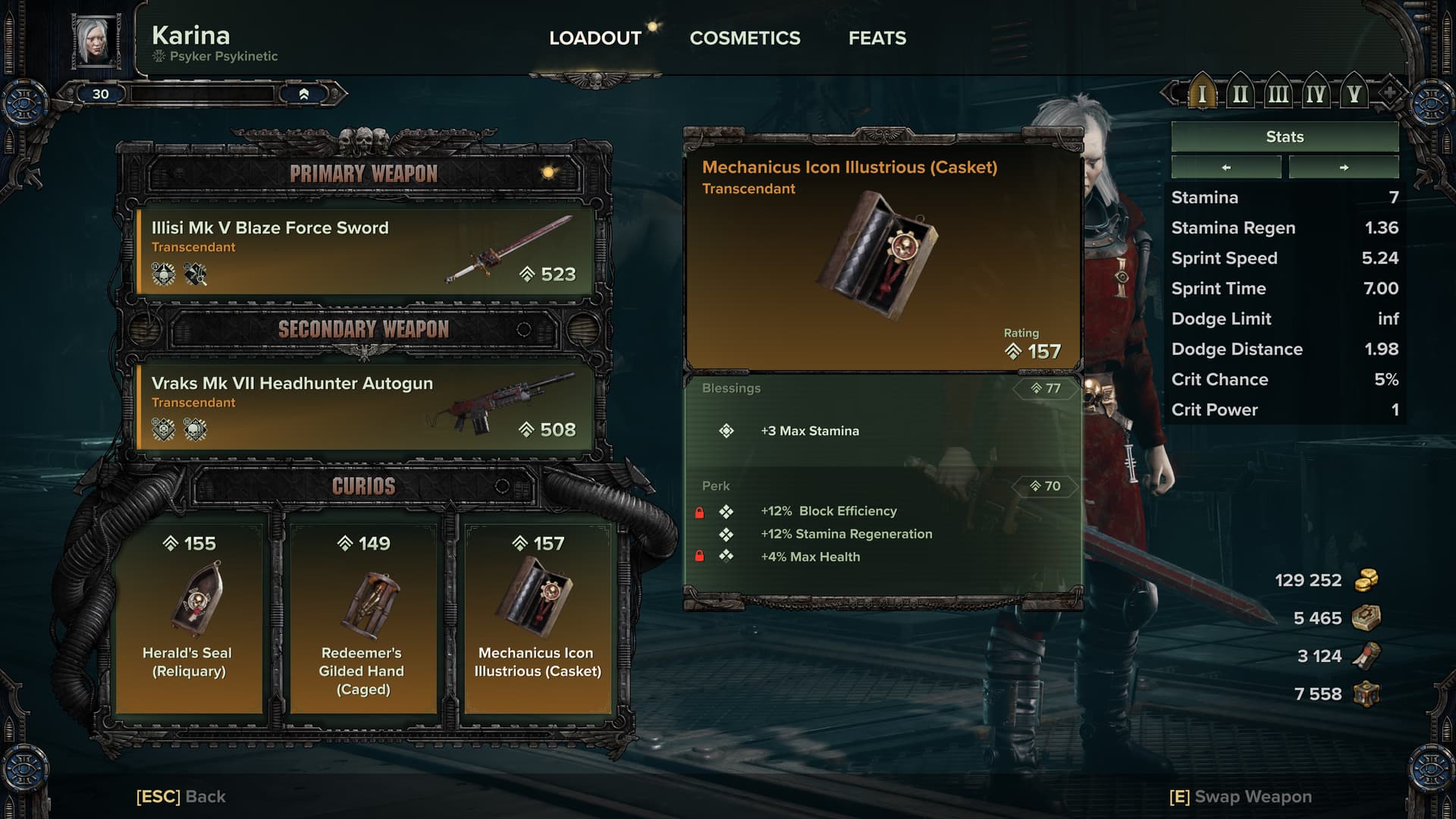Switch to the Loadout tab
Viewport: 1456px width, 819px height.
(x=595, y=38)
